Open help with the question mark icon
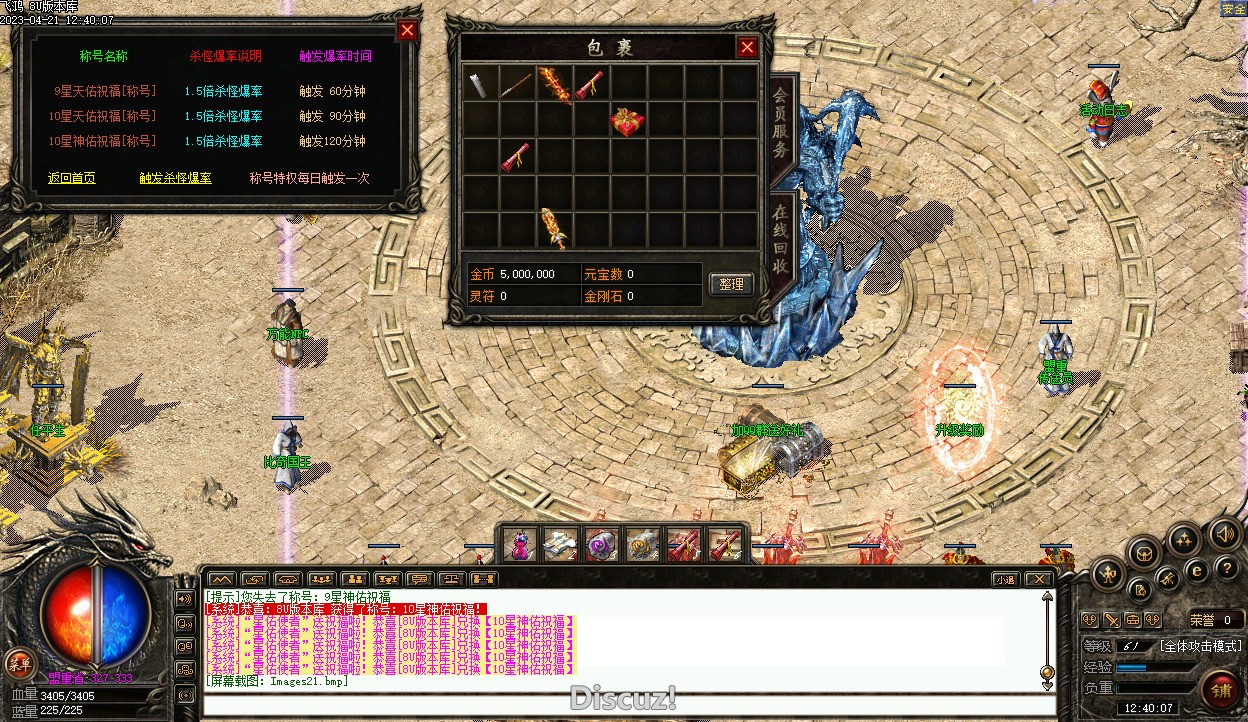This screenshot has width=1248, height=722. (1225, 570)
